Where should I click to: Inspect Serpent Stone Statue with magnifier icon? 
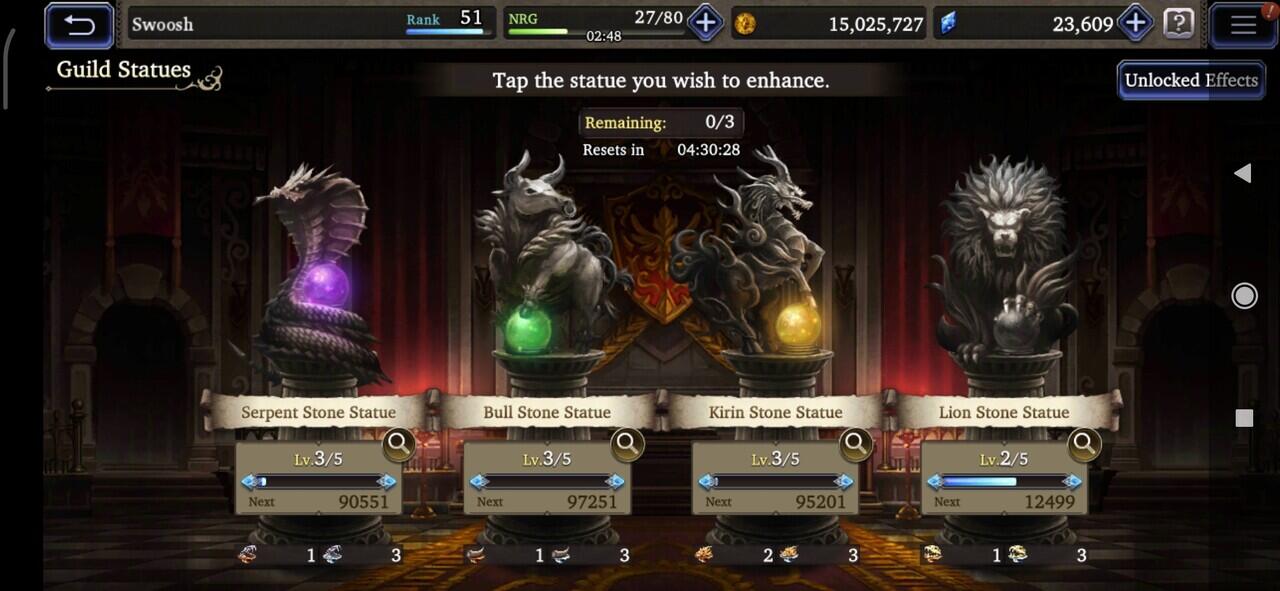(x=399, y=443)
